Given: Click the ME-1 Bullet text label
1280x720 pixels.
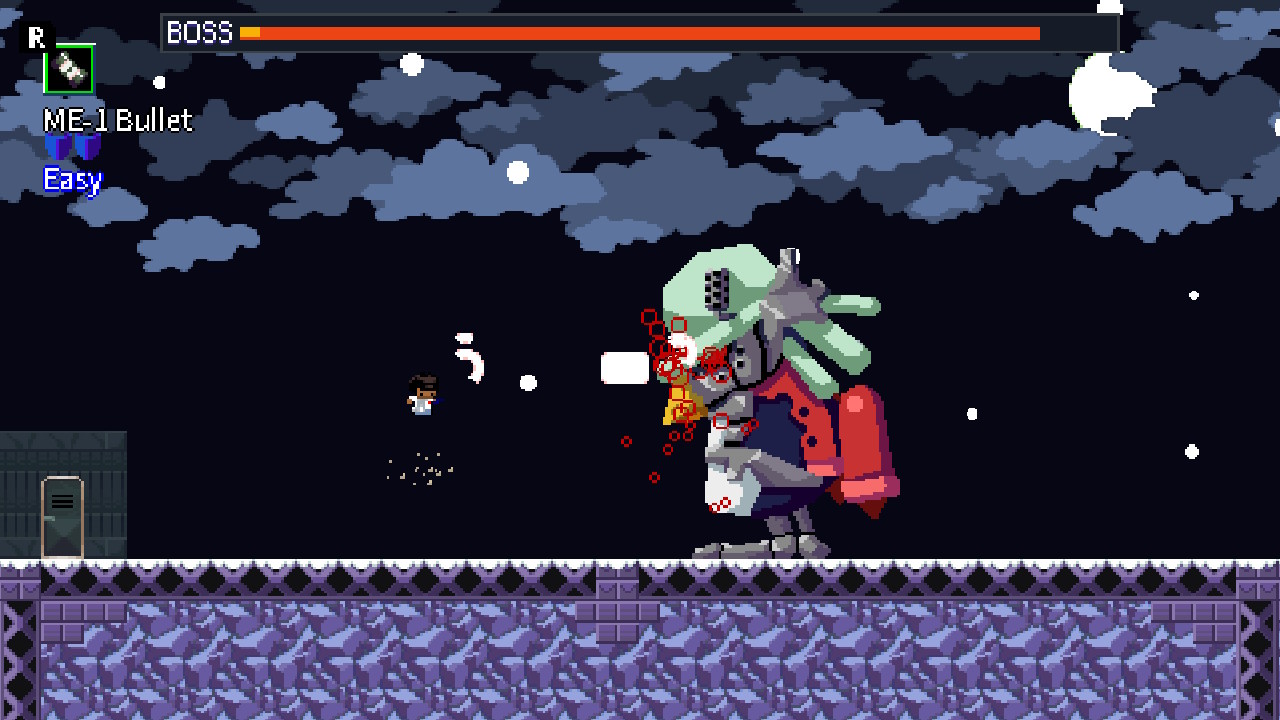Looking at the screenshot, I should tap(116, 120).
